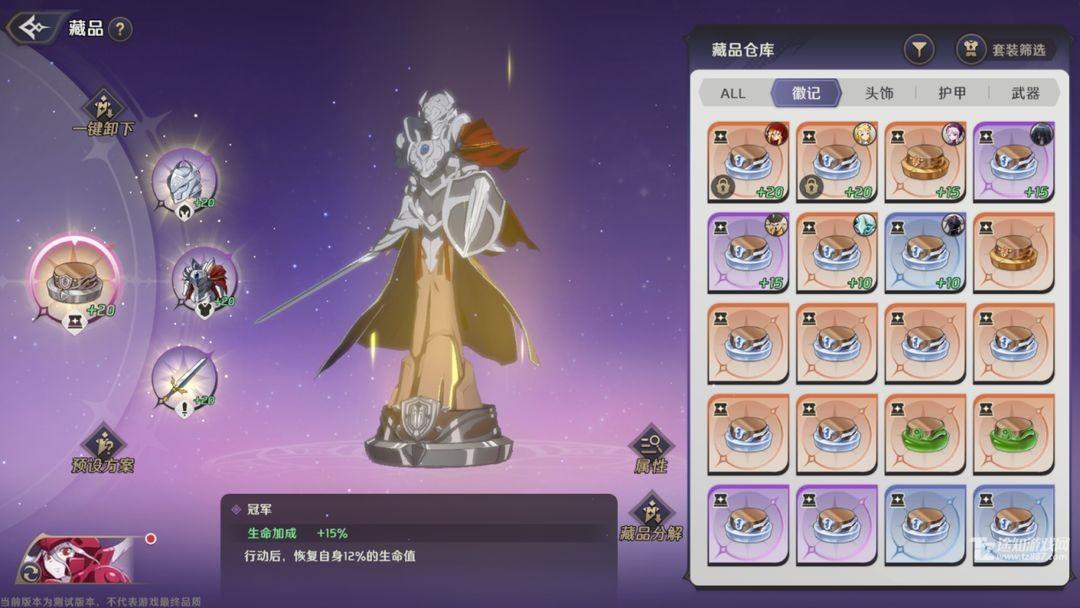Open the 预设方案 preset plans
Screen dimensions: 1080x608
point(103,450)
